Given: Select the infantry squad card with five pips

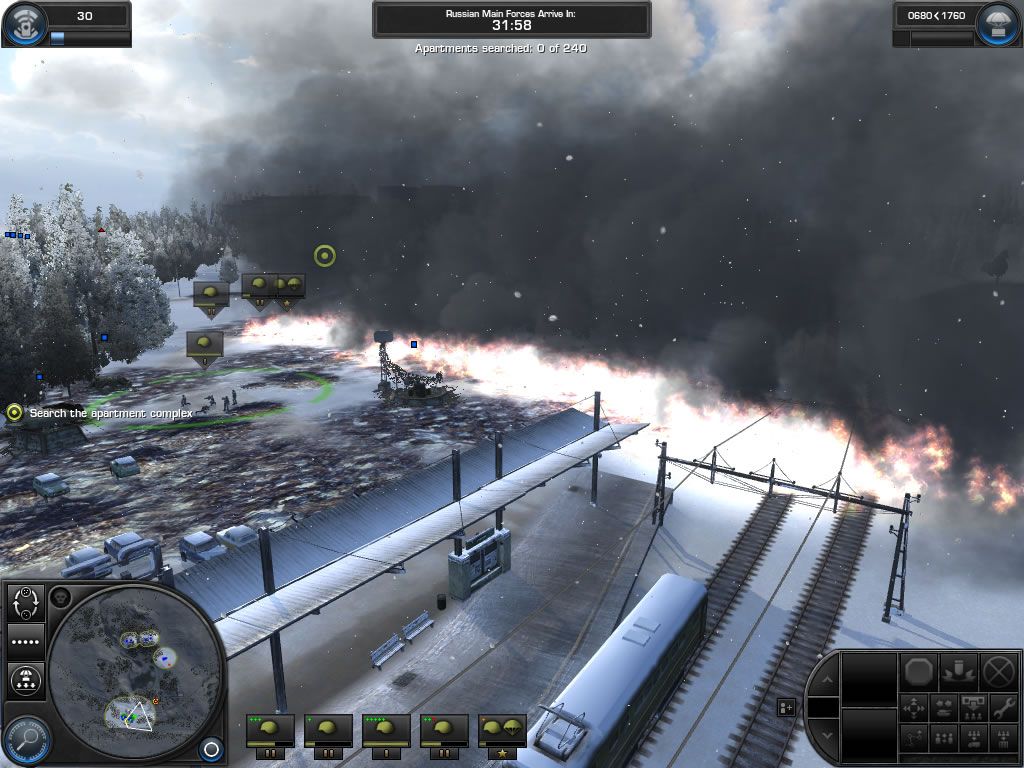Looking at the screenshot, I should [x=387, y=730].
